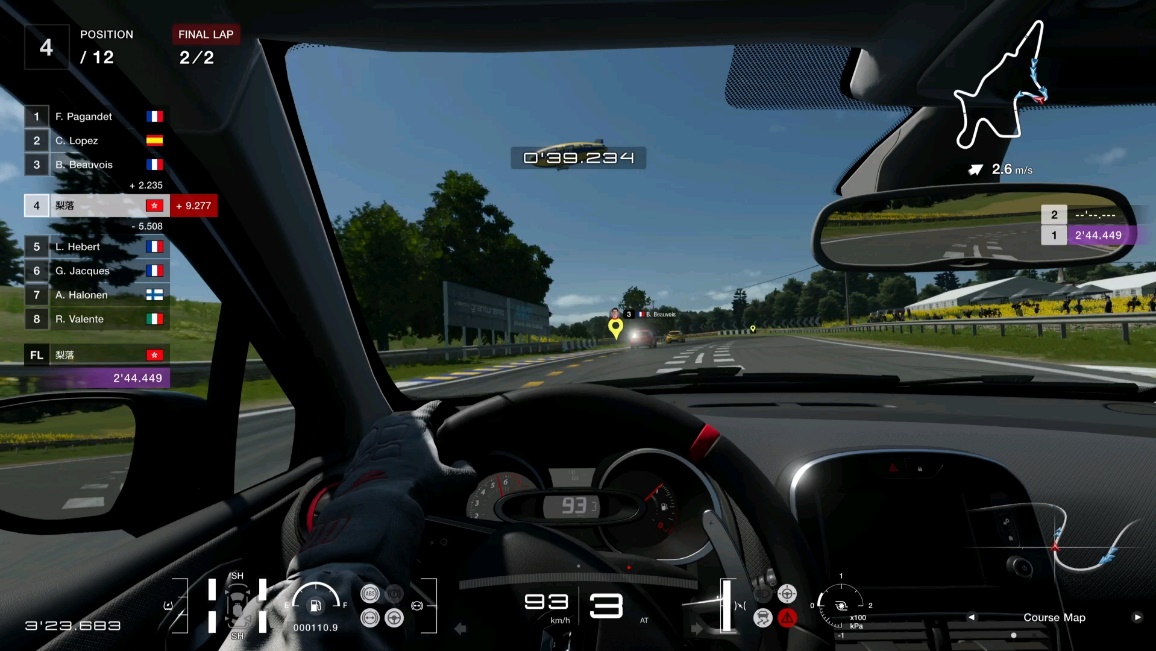Pick G. Jacques from the leaderboard
This screenshot has width=1156, height=651.
97,270
